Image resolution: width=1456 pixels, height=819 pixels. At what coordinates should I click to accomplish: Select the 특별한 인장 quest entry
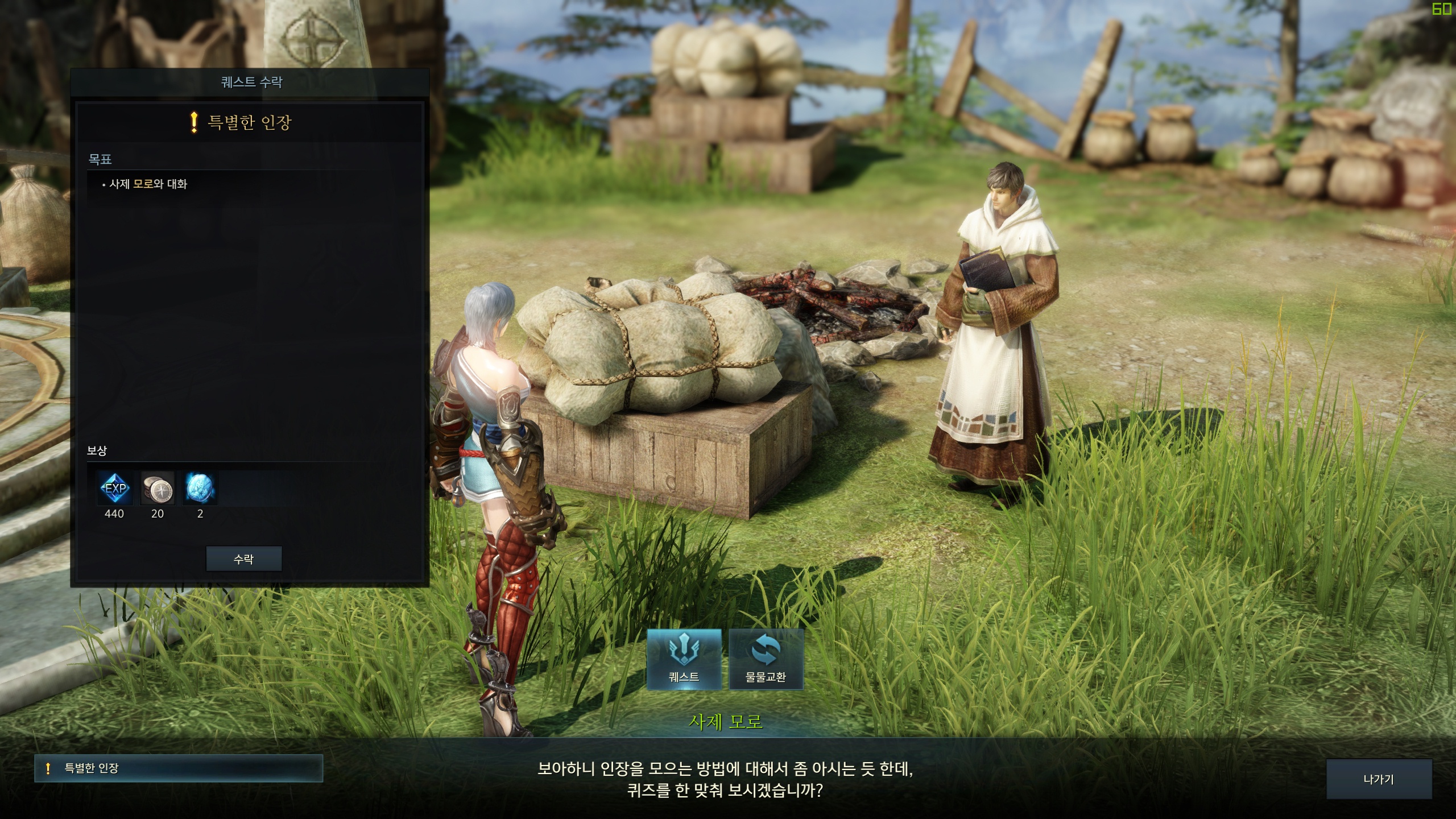(x=178, y=768)
